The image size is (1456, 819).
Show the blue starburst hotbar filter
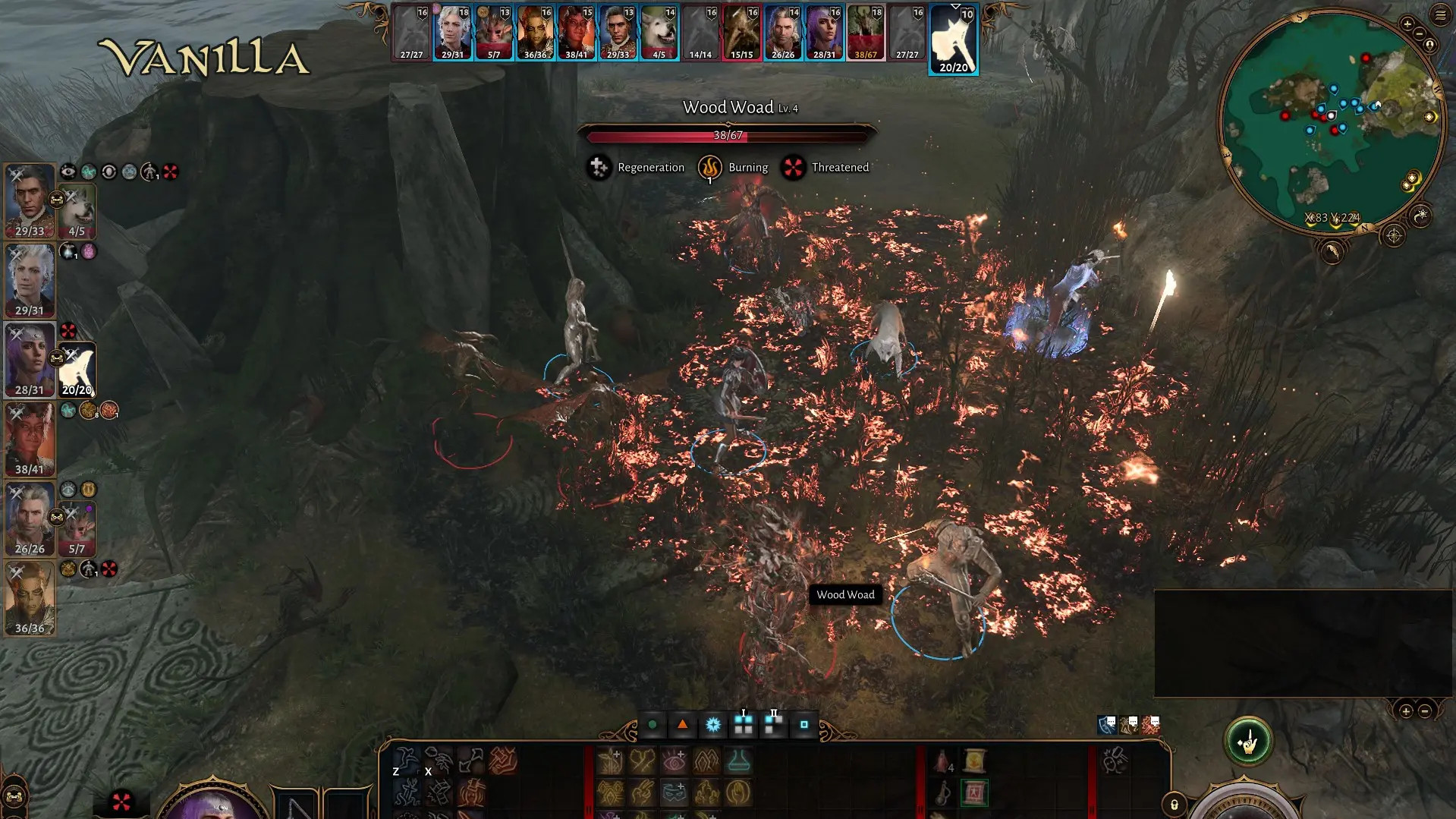click(x=713, y=725)
